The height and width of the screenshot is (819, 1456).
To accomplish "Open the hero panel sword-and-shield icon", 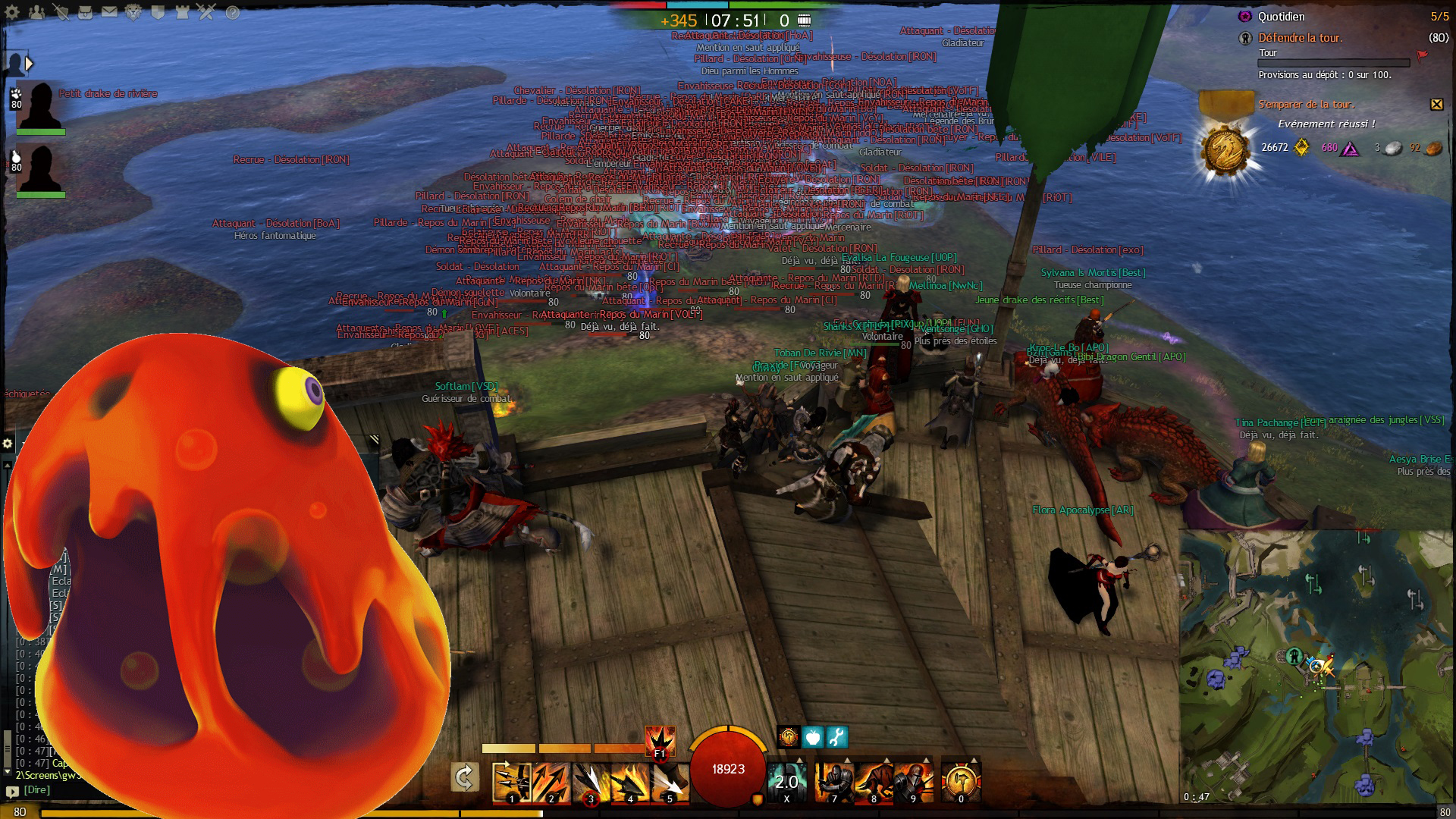I will (x=61, y=12).
